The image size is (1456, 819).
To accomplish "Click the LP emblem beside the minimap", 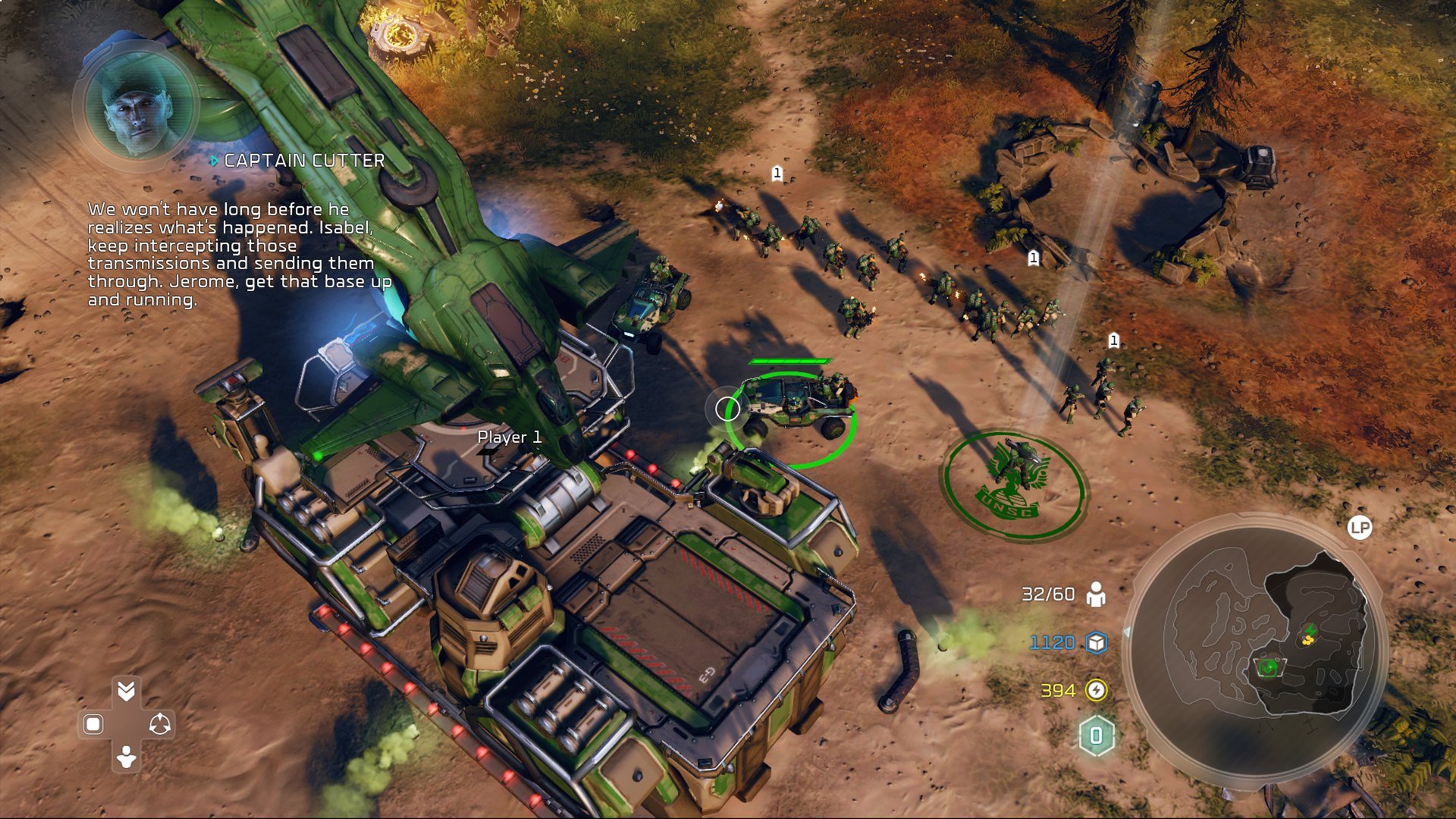I will point(1360,527).
